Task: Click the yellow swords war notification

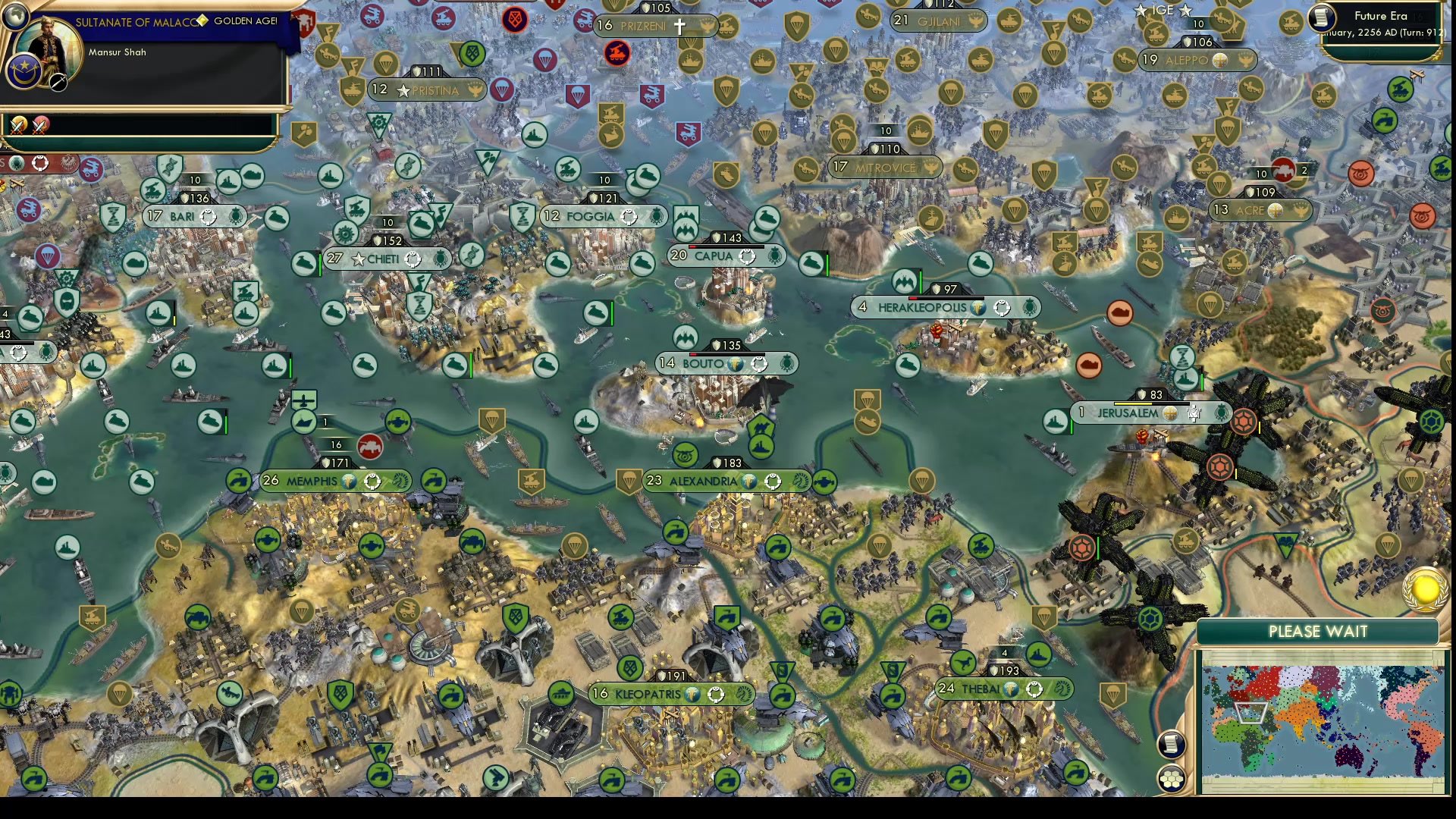Action: pos(17,126)
